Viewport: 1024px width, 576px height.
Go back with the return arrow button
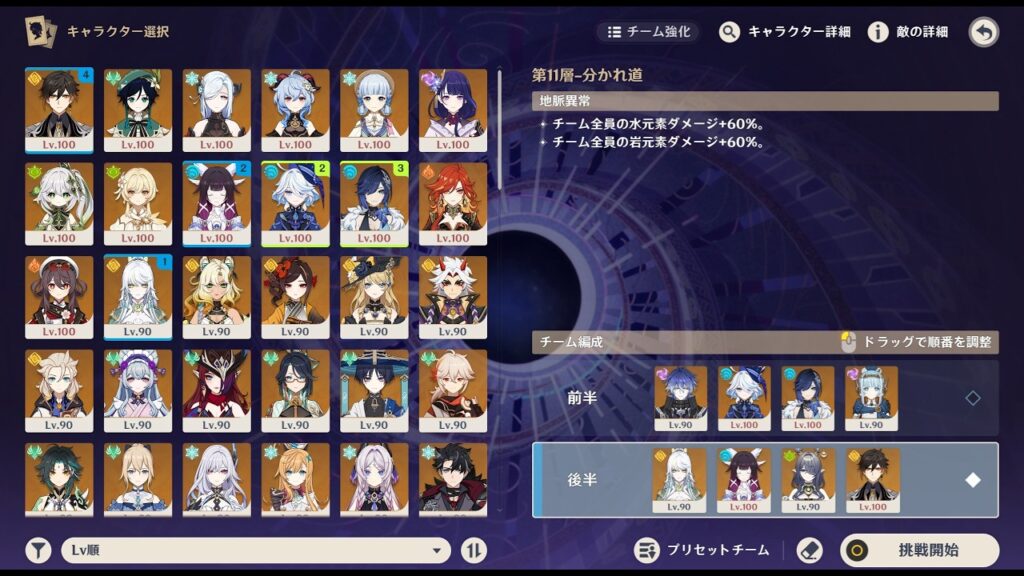pos(984,32)
